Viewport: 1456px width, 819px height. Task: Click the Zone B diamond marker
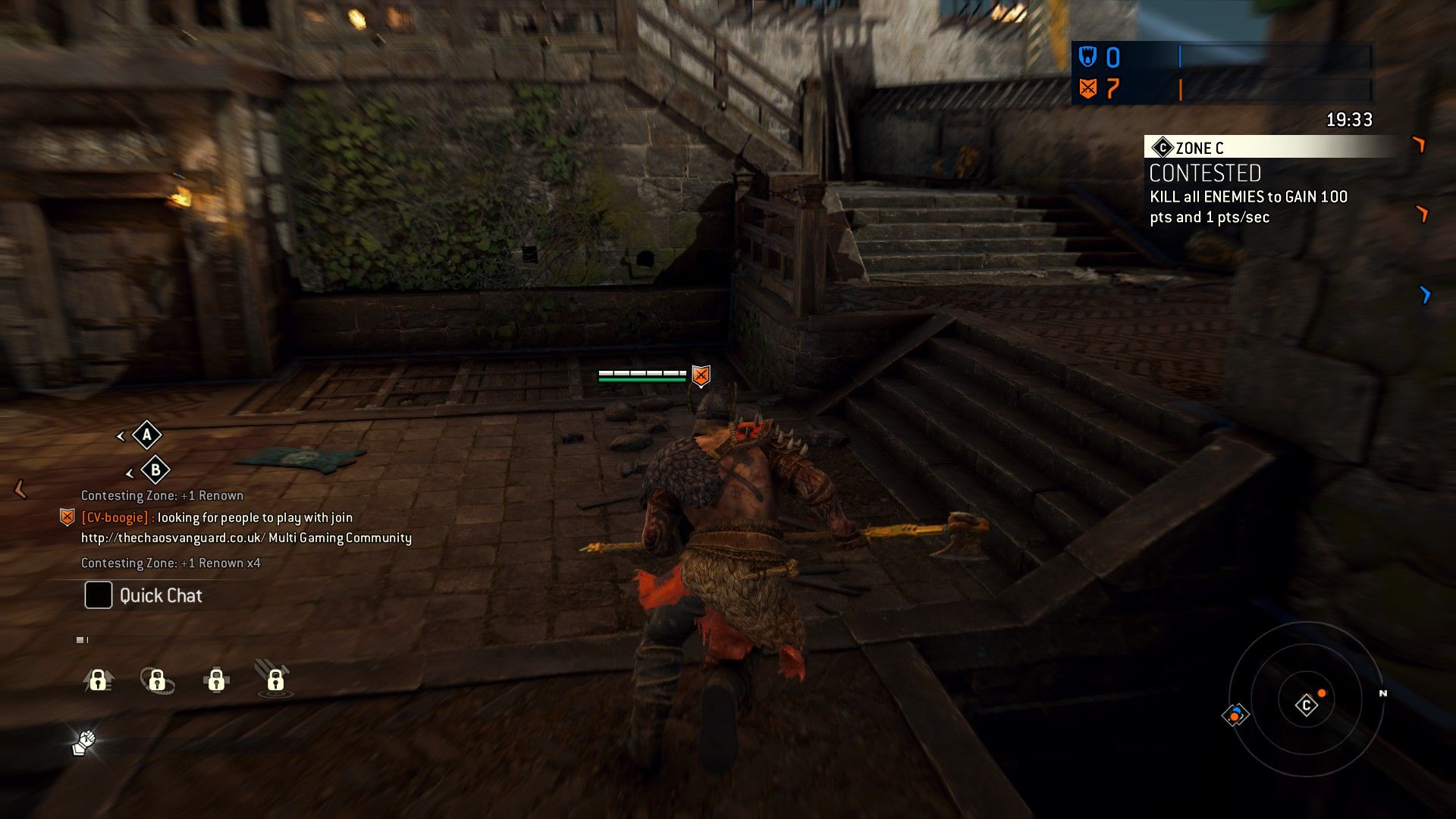pos(155,470)
